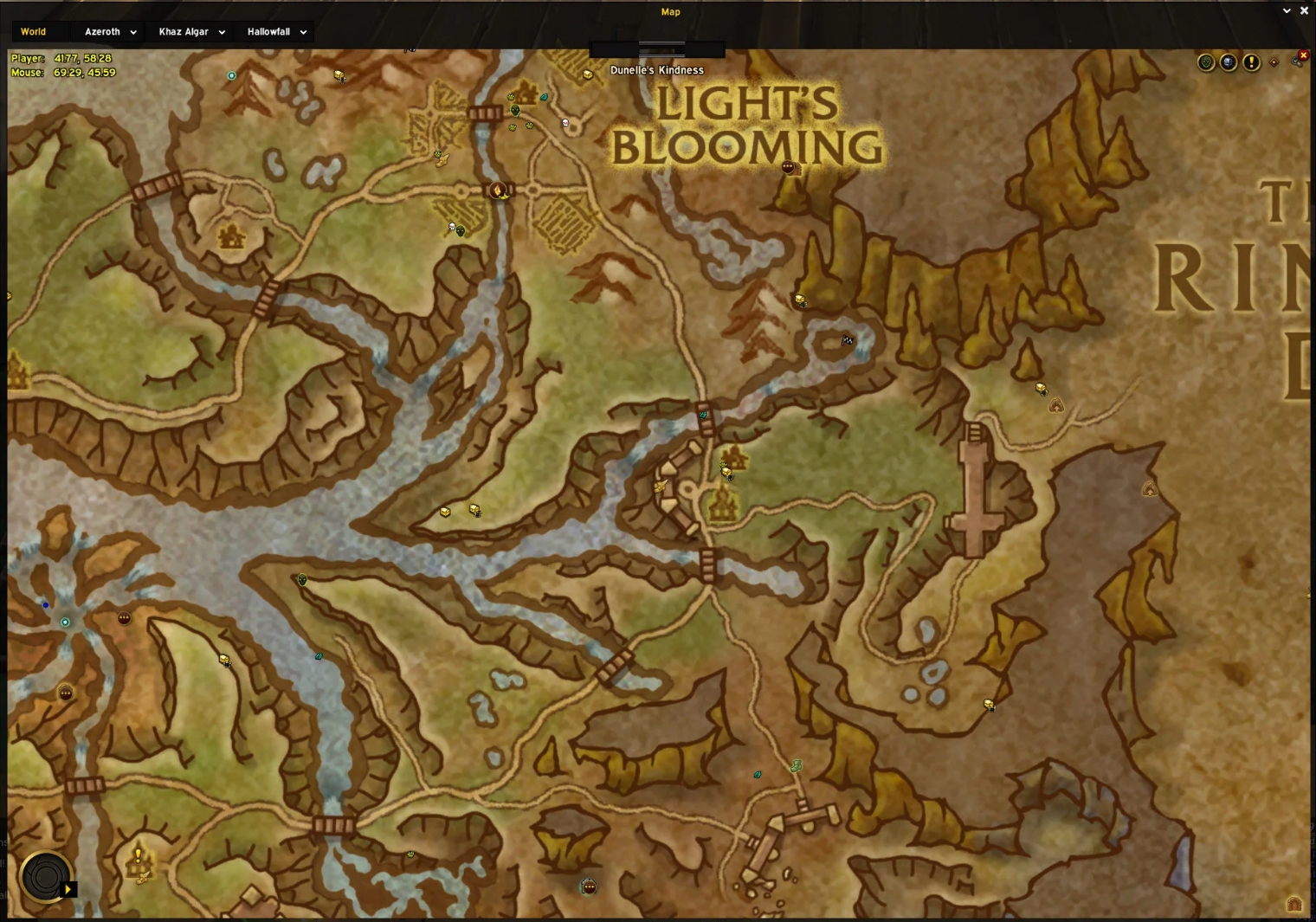This screenshot has height=922, width=1316.
Task: Select the World breadcrumb button
Action: (x=33, y=32)
